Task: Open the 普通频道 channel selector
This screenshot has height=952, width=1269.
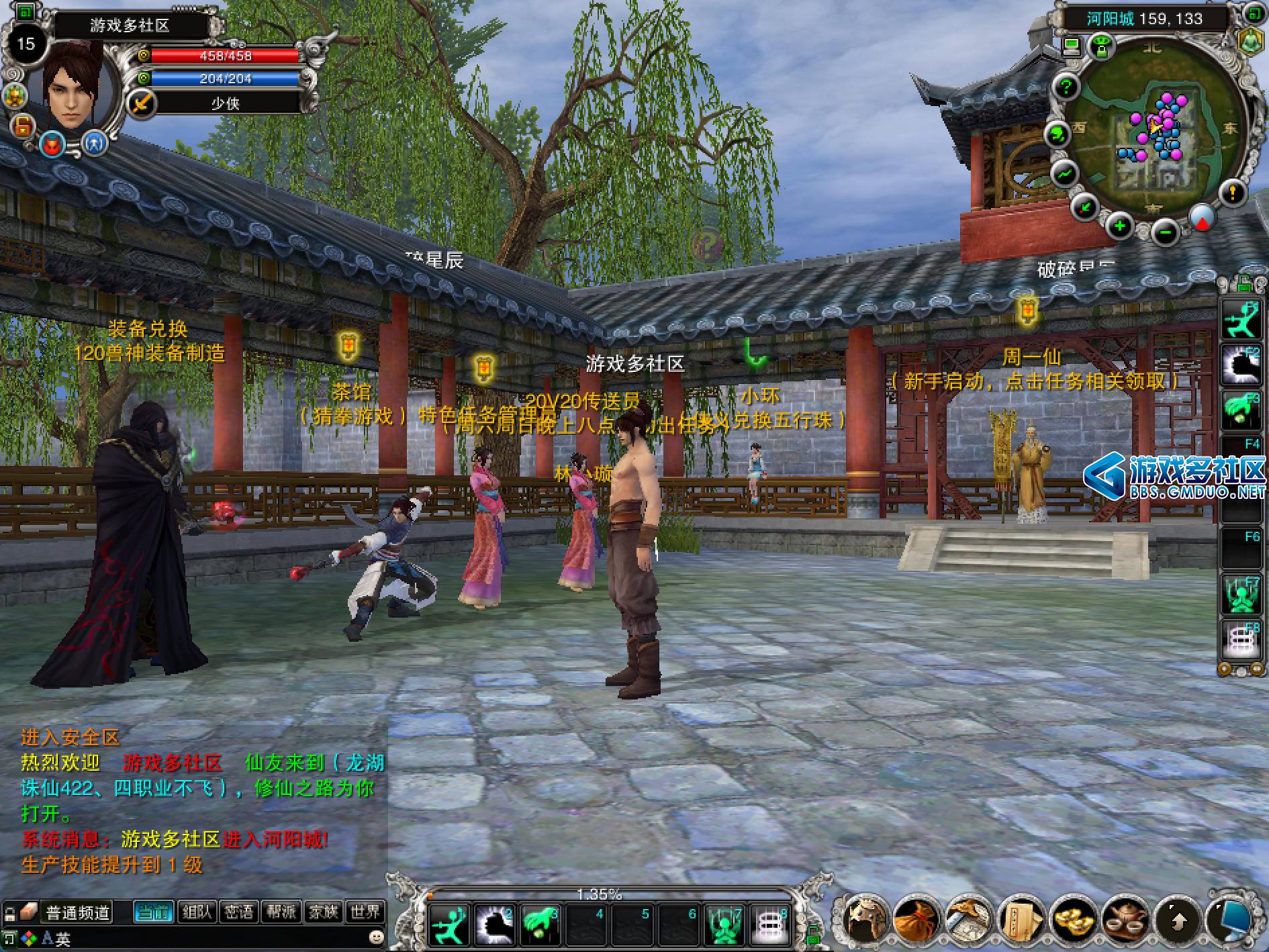Action: click(x=77, y=912)
